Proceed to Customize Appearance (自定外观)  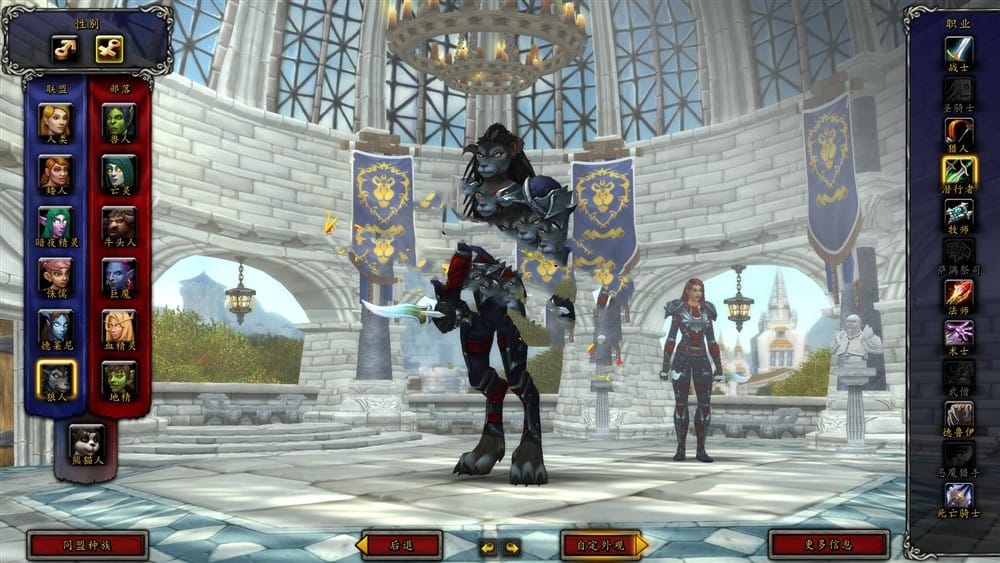coord(602,545)
